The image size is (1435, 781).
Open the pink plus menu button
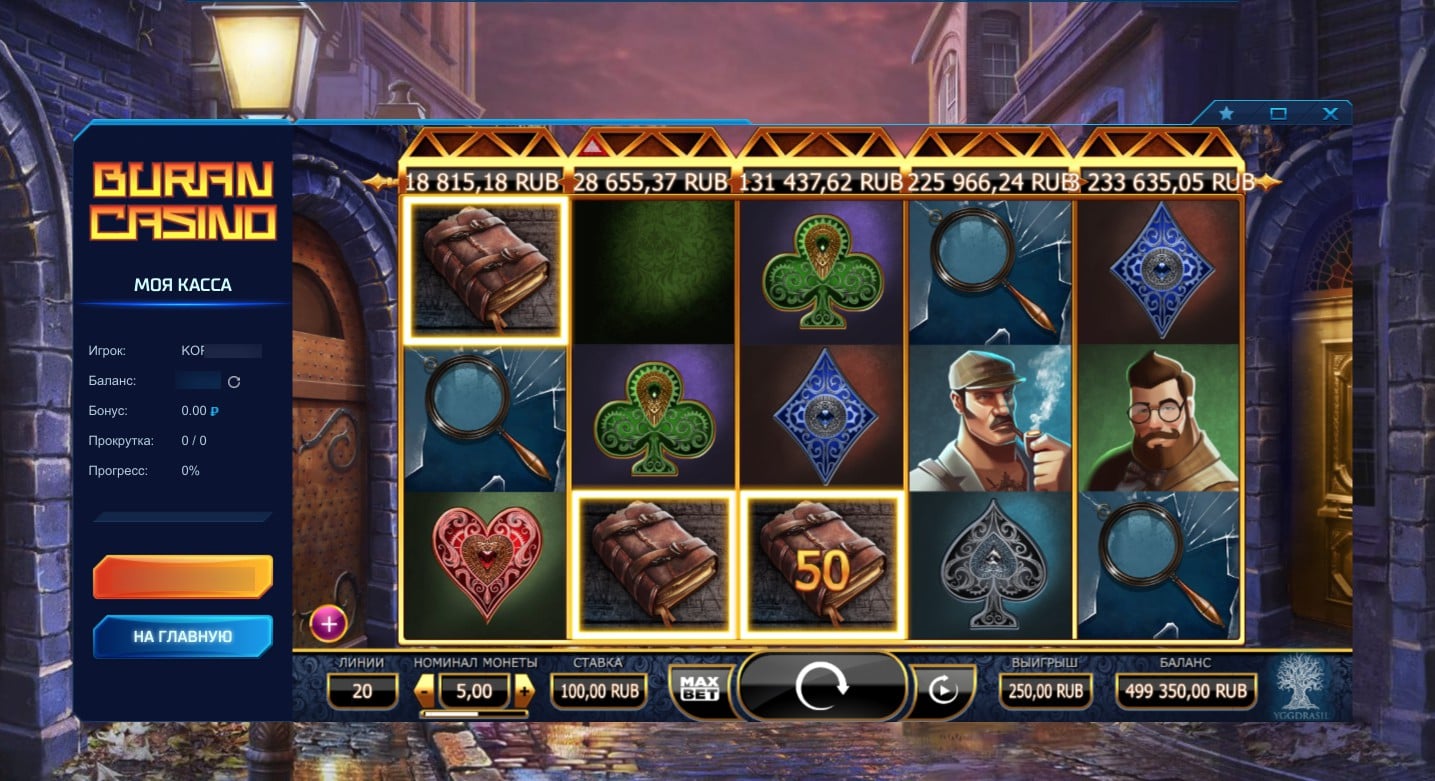pyautogui.click(x=328, y=624)
